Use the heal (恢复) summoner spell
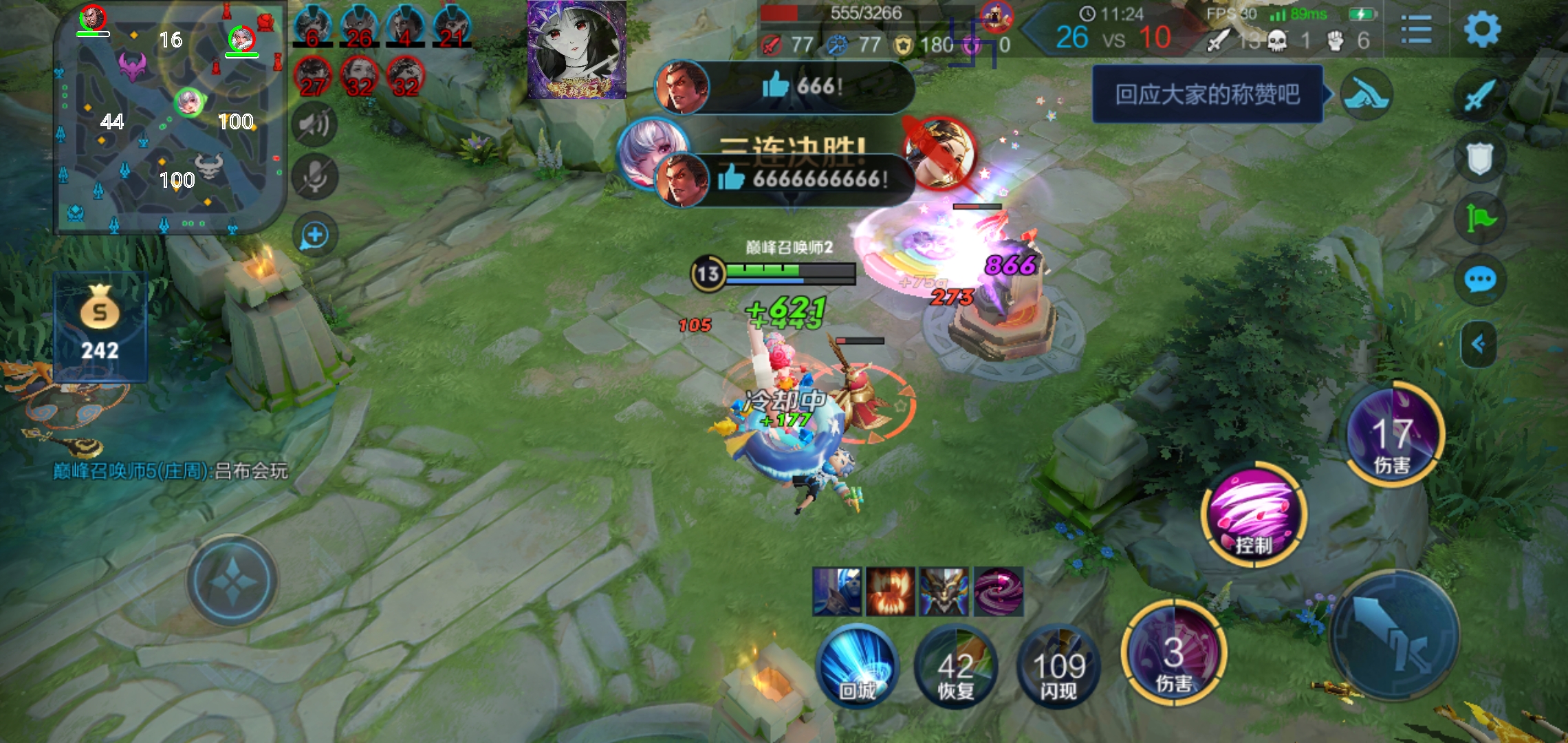The width and height of the screenshot is (1568, 743). click(x=956, y=667)
